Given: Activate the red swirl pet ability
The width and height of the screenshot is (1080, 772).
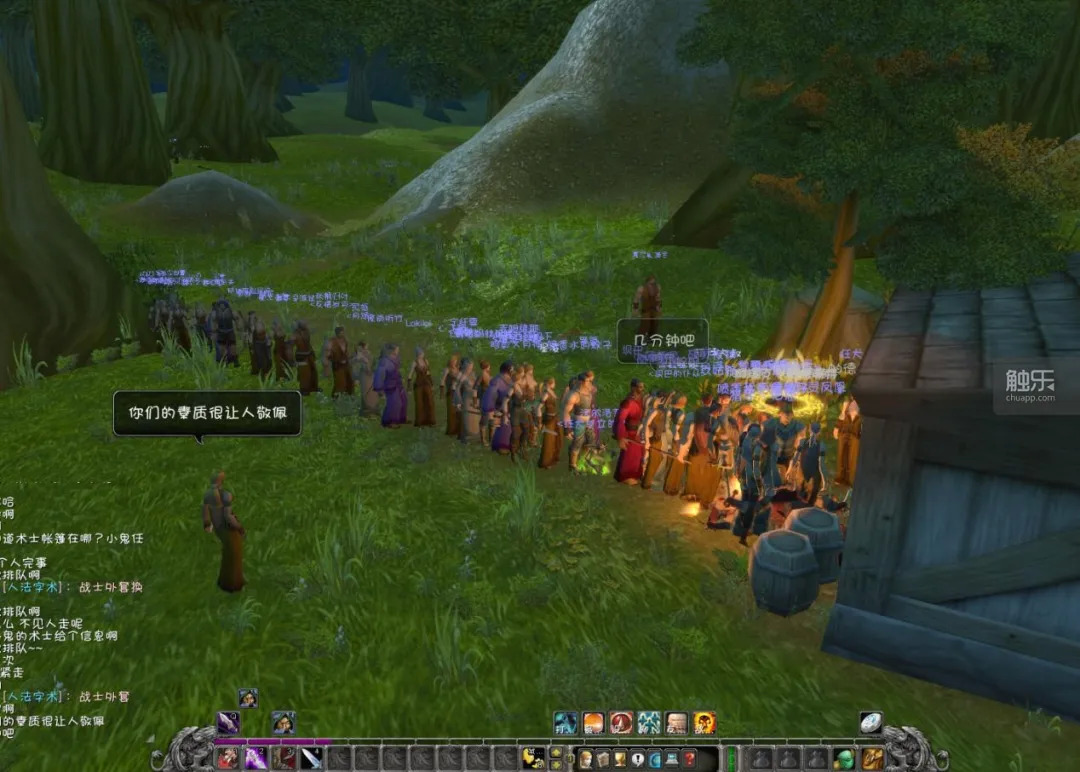Looking at the screenshot, I should coord(621,723).
